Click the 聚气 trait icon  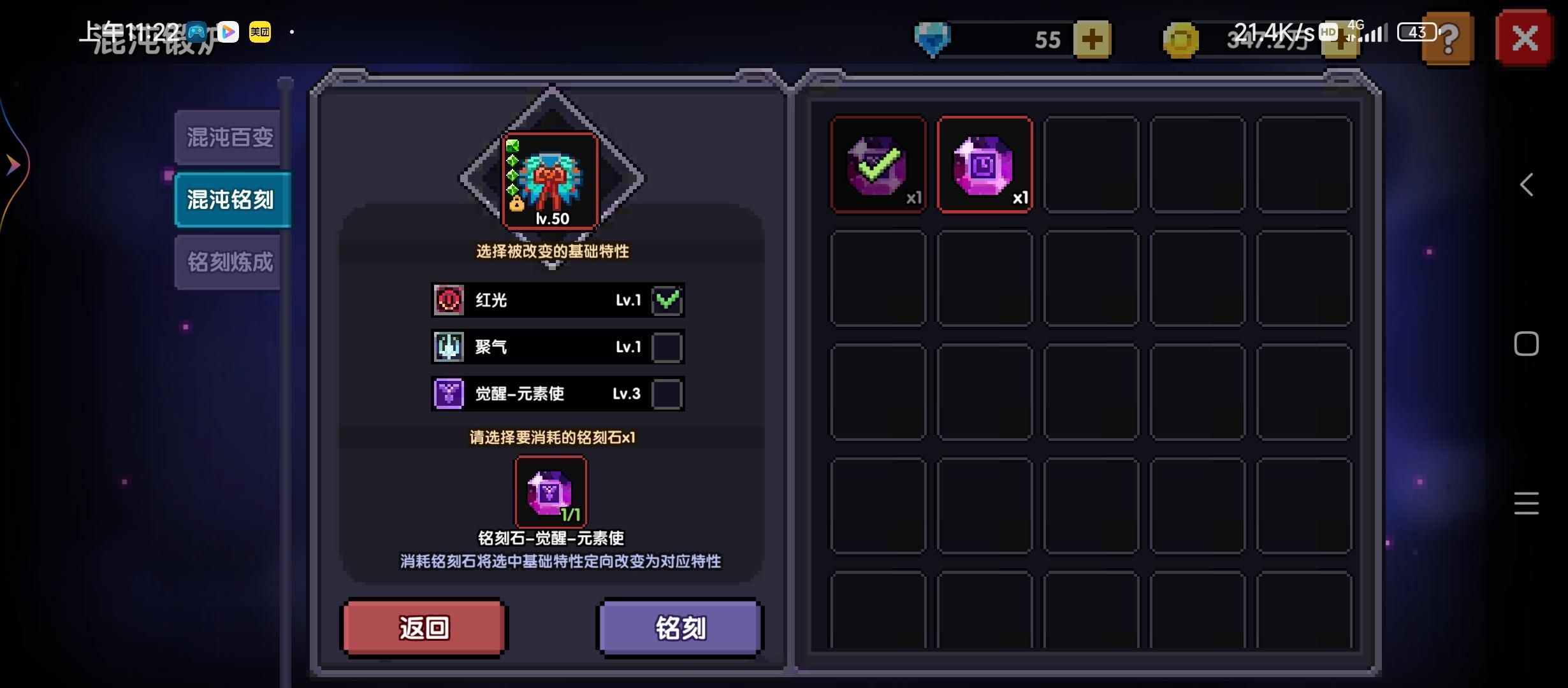pyautogui.click(x=449, y=347)
